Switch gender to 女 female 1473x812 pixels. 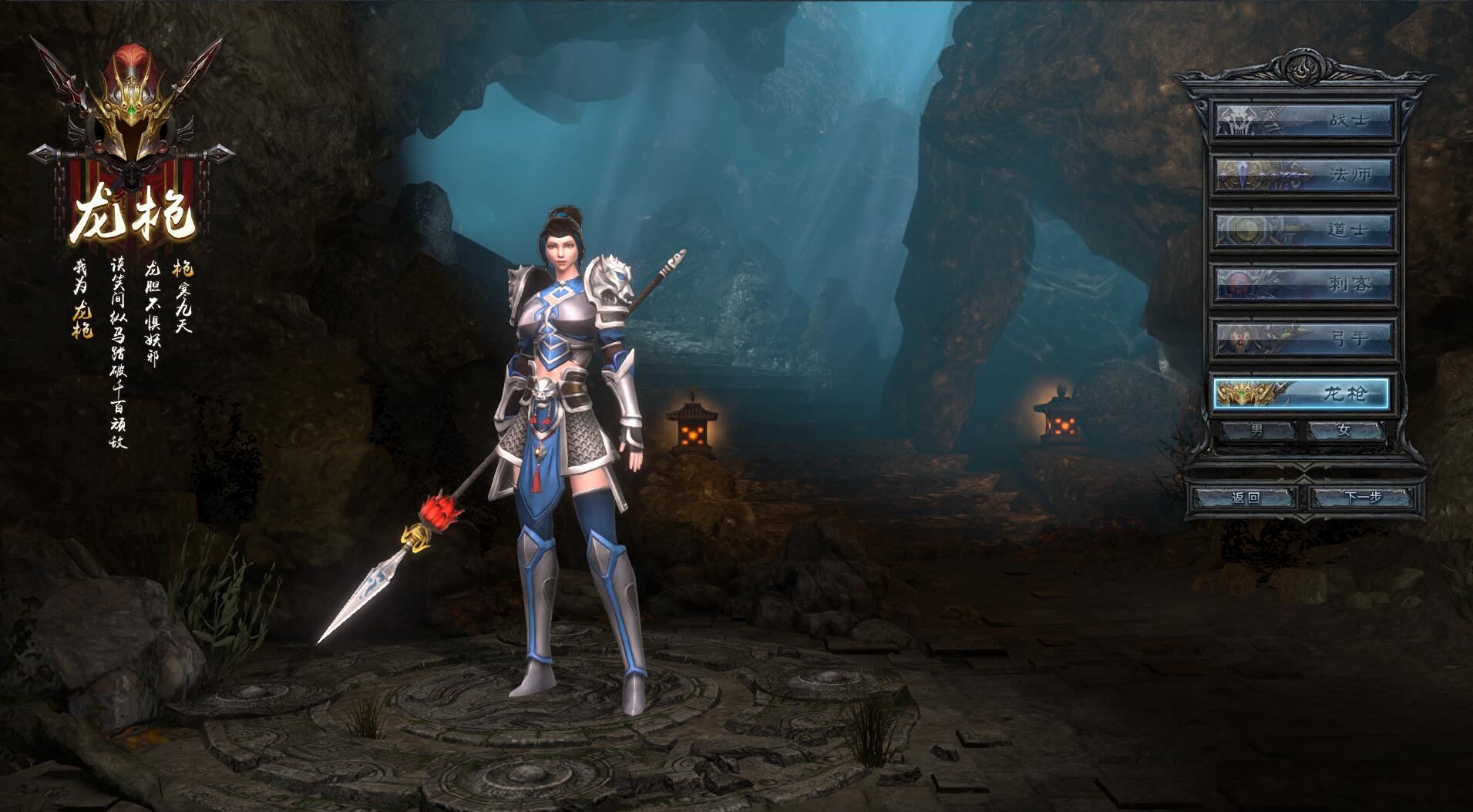pyautogui.click(x=1344, y=431)
